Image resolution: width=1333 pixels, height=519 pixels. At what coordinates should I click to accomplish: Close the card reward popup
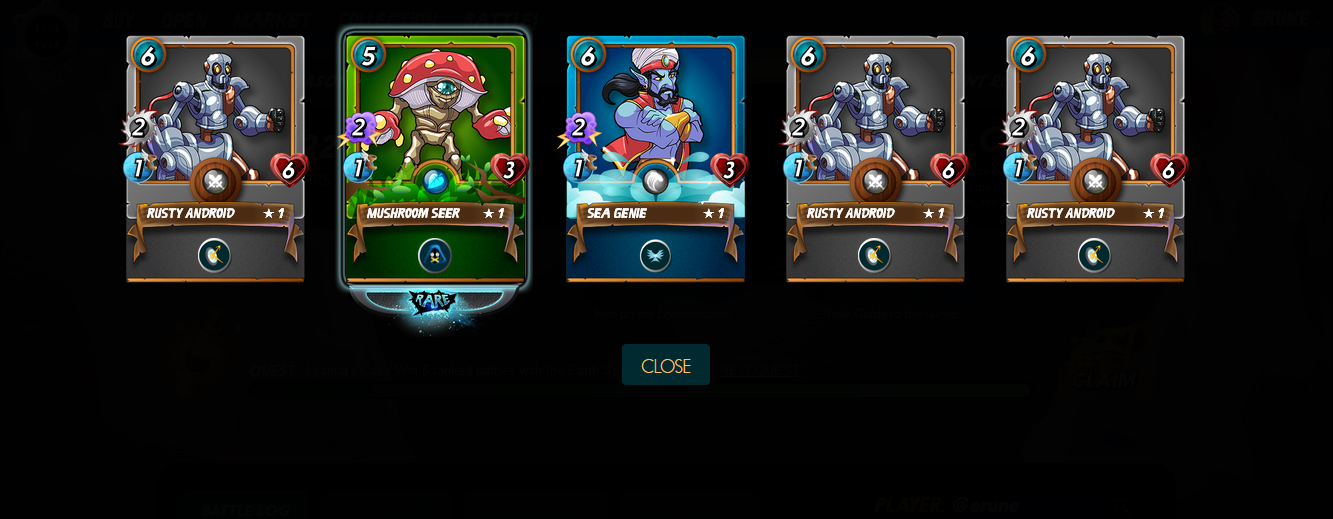665,365
